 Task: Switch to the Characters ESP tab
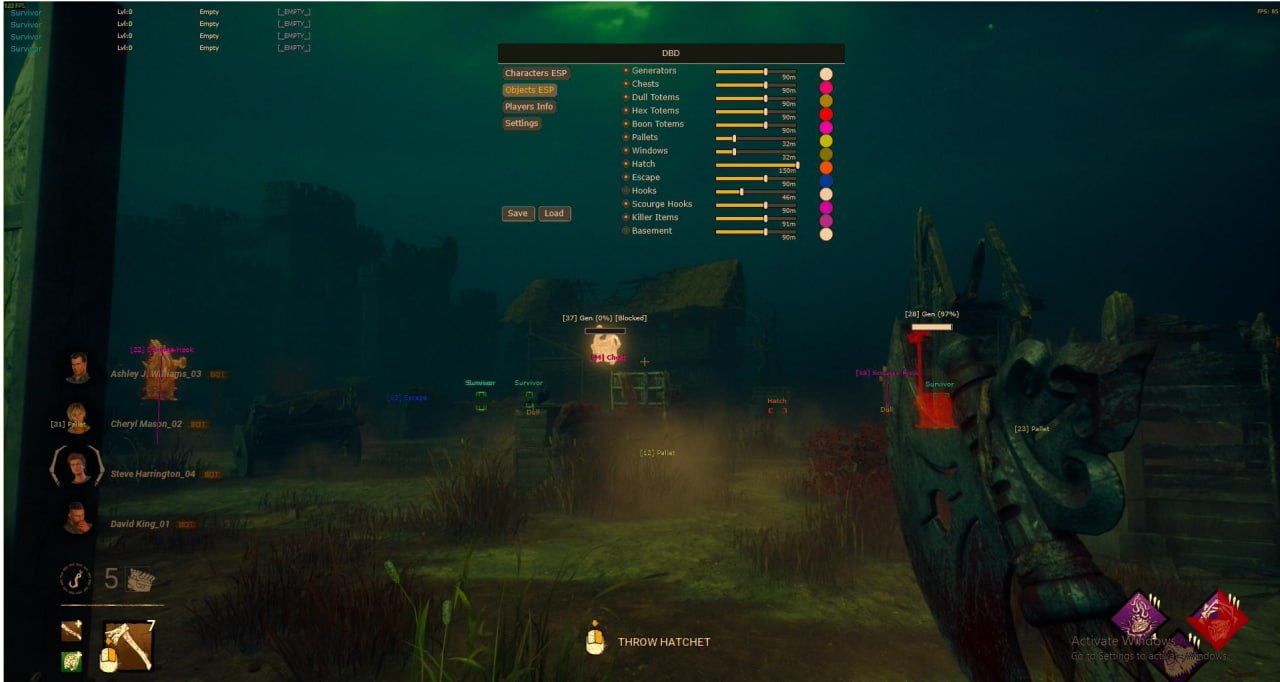[x=535, y=73]
